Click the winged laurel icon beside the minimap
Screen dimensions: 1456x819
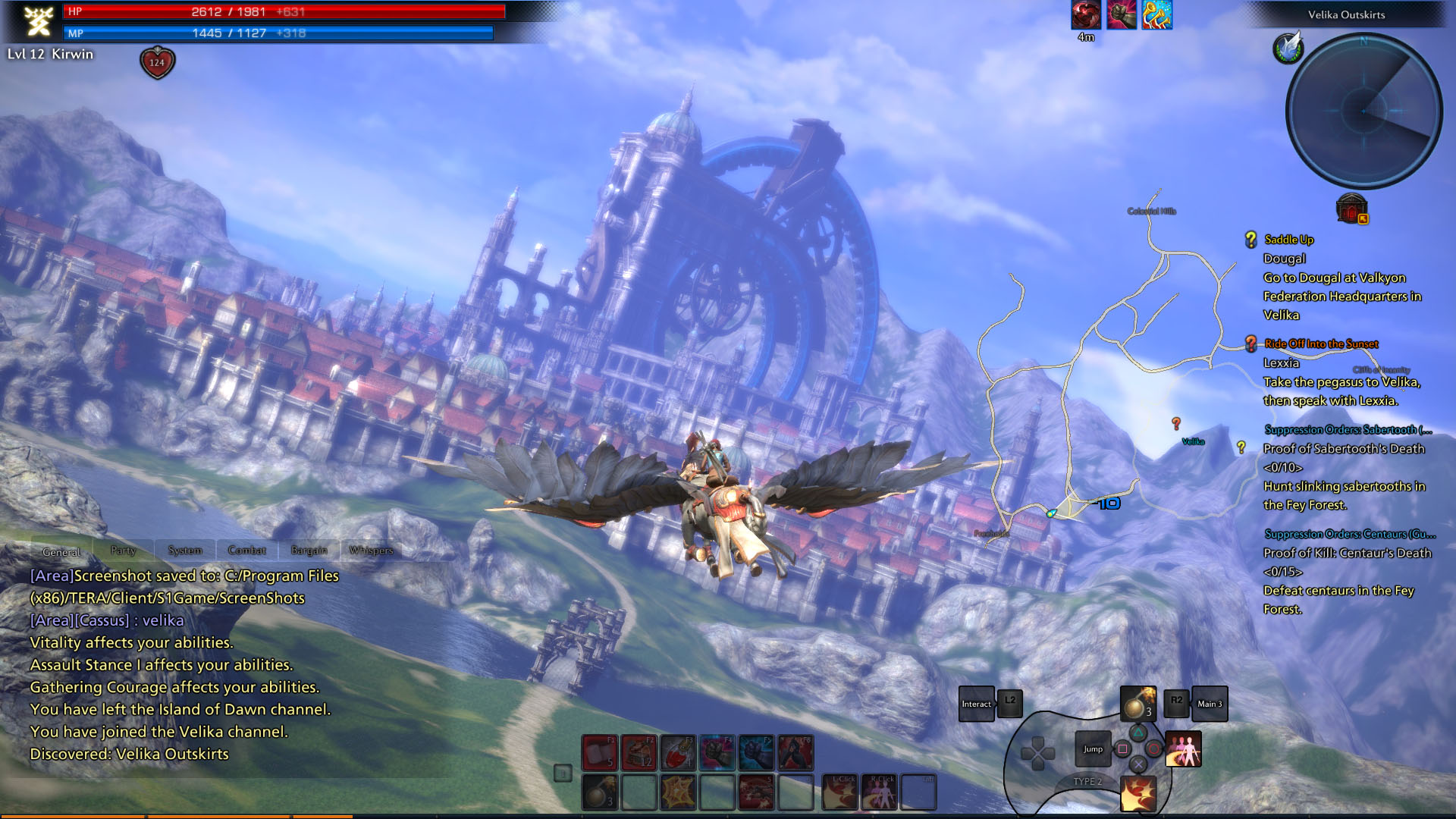[1288, 48]
